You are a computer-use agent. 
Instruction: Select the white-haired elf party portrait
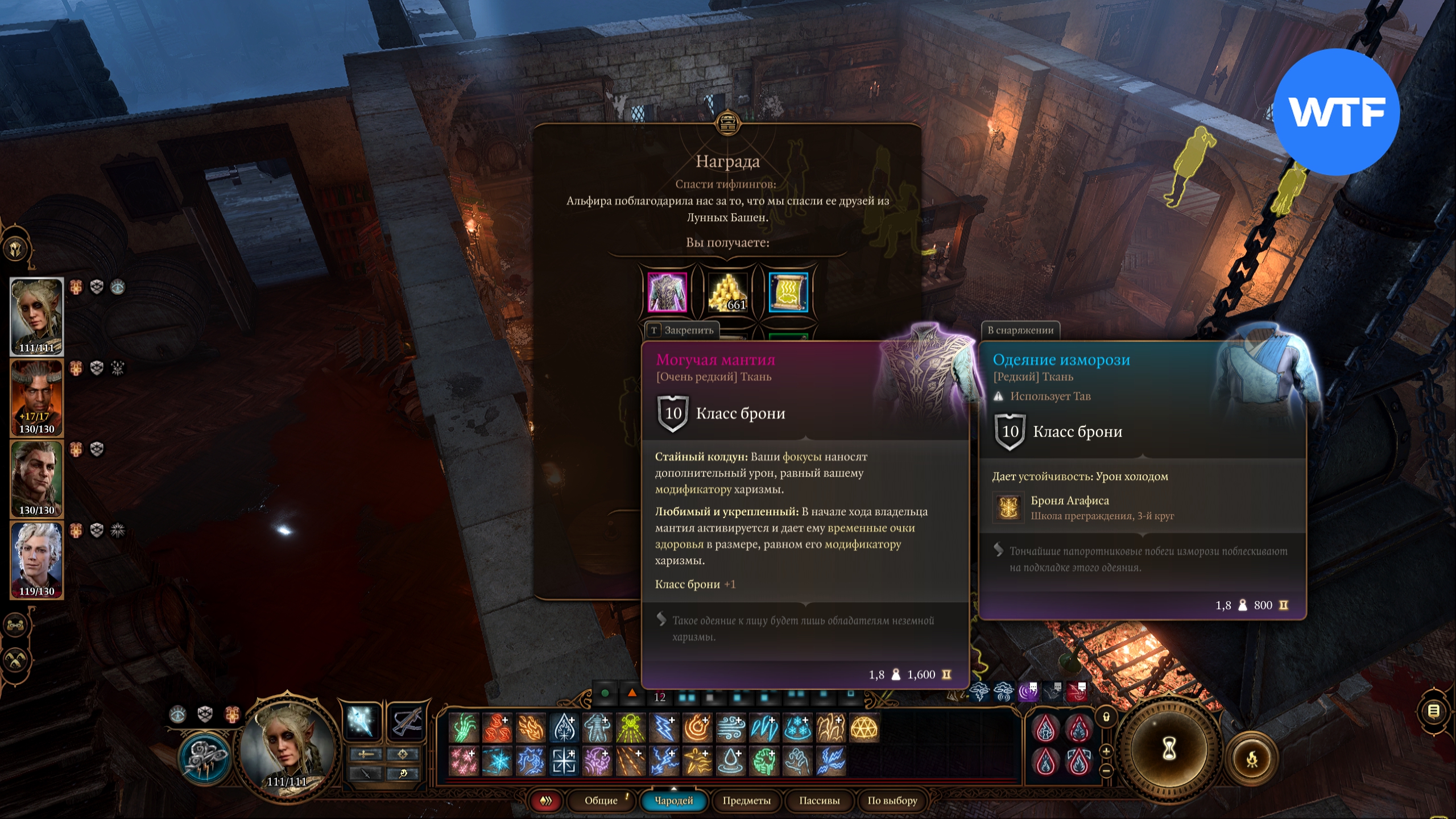[x=37, y=560]
